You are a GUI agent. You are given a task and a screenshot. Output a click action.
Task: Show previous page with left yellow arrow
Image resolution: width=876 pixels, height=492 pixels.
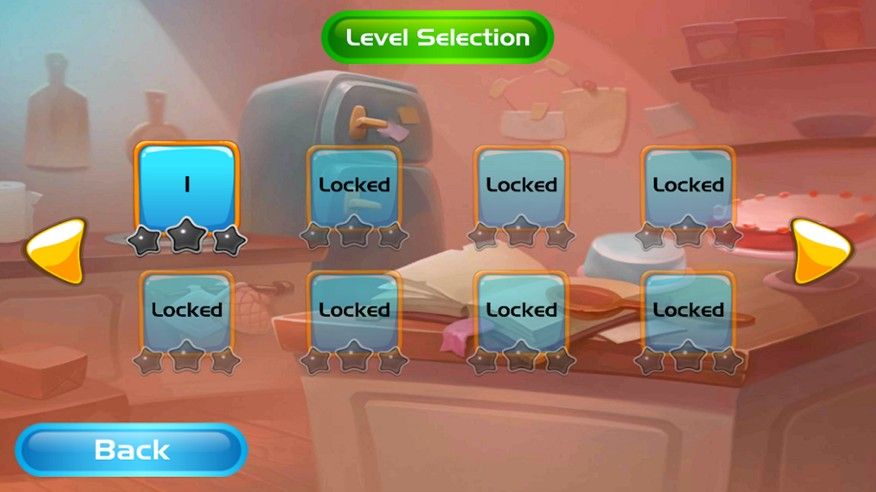(x=56, y=251)
